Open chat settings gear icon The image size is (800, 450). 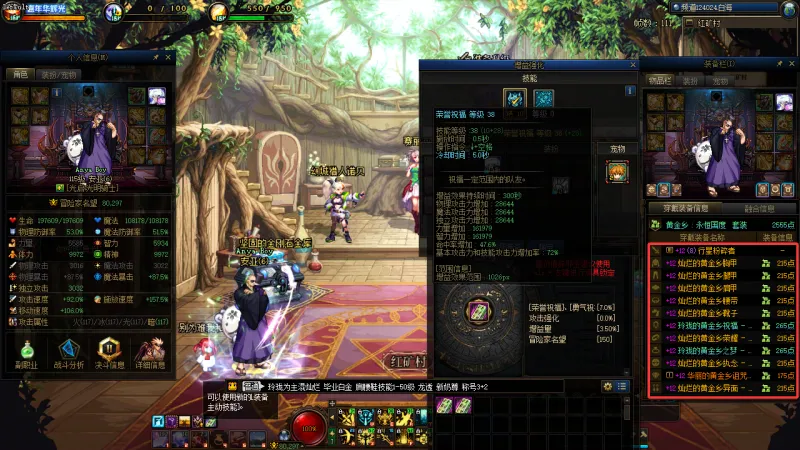pos(606,385)
